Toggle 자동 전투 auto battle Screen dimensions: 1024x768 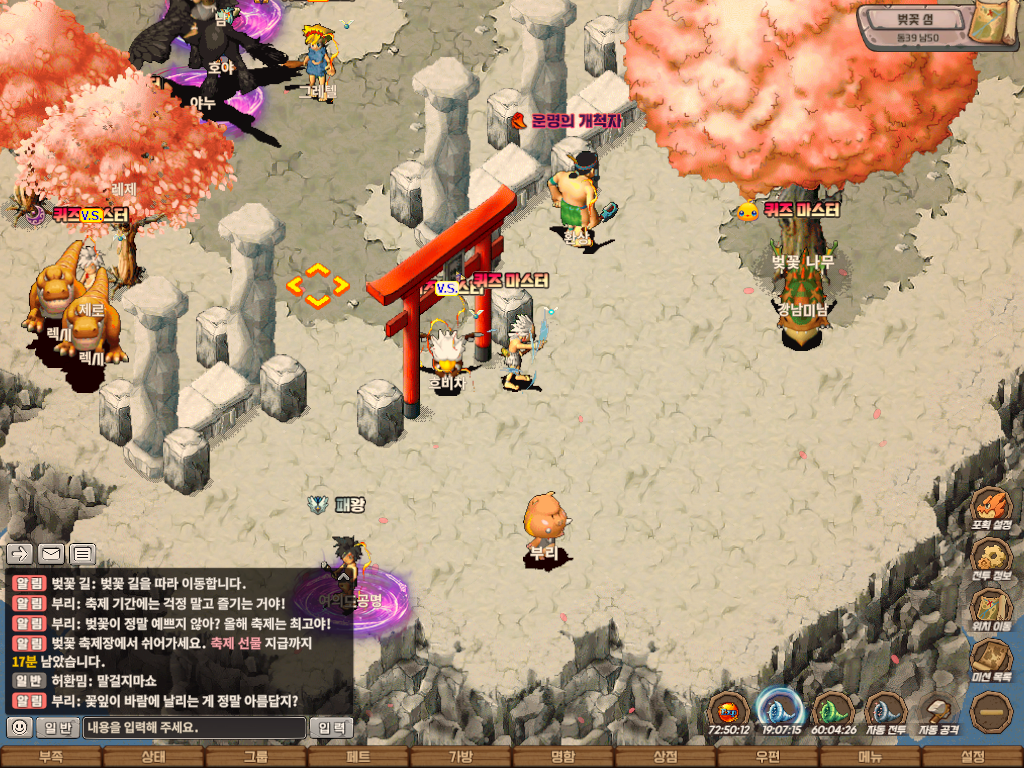click(885, 713)
